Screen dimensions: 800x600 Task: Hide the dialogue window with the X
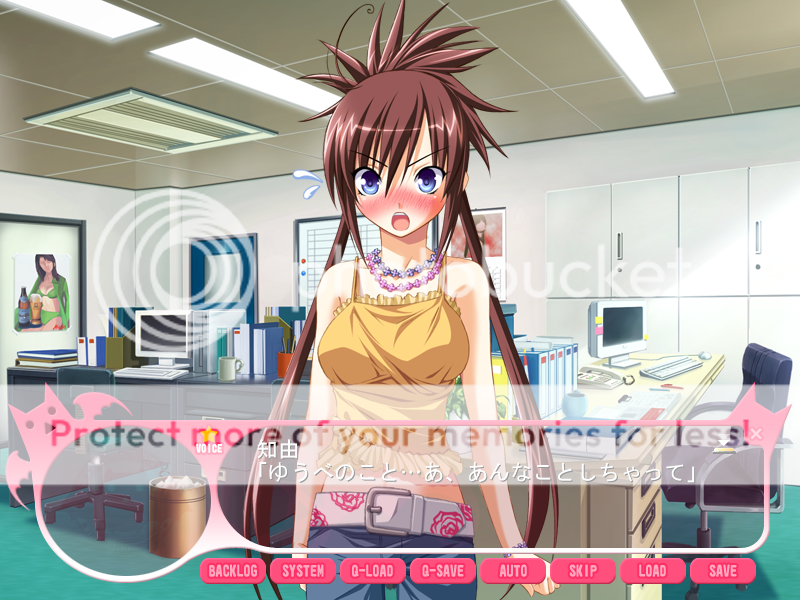pyautogui.click(x=756, y=434)
